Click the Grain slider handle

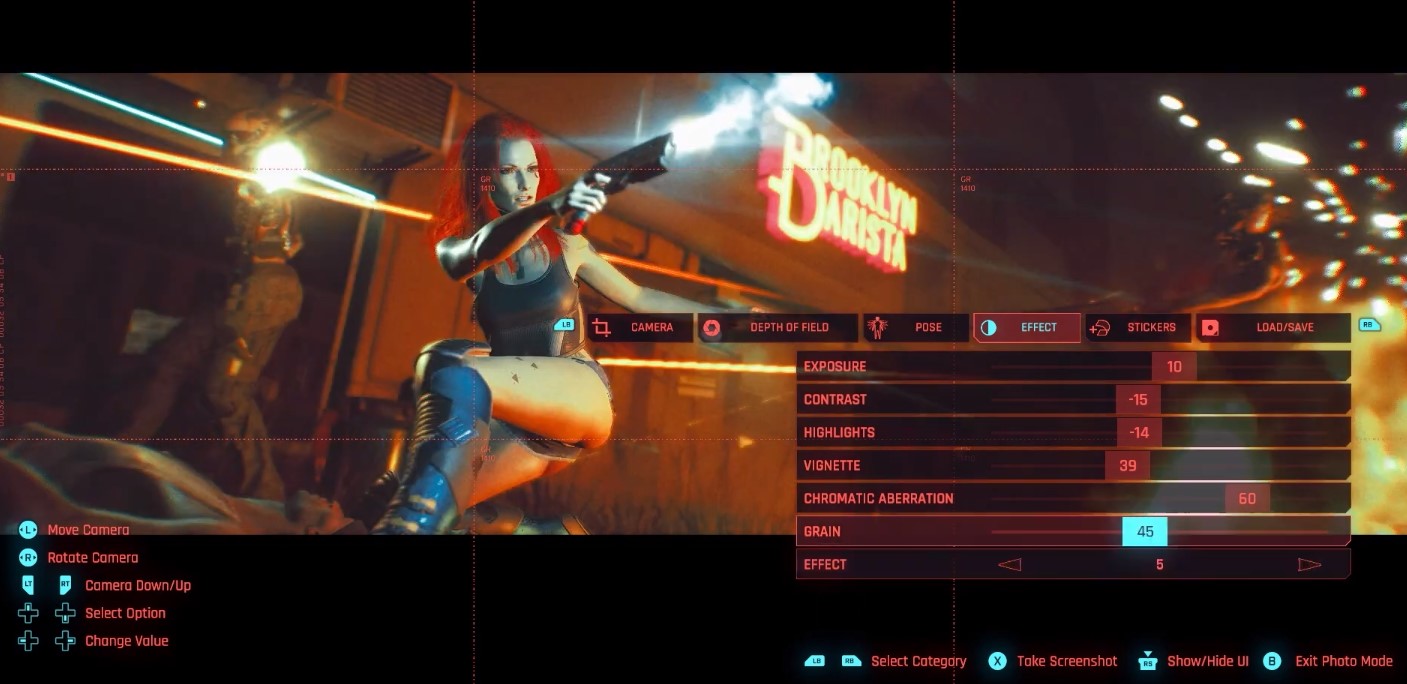[x=1145, y=531]
